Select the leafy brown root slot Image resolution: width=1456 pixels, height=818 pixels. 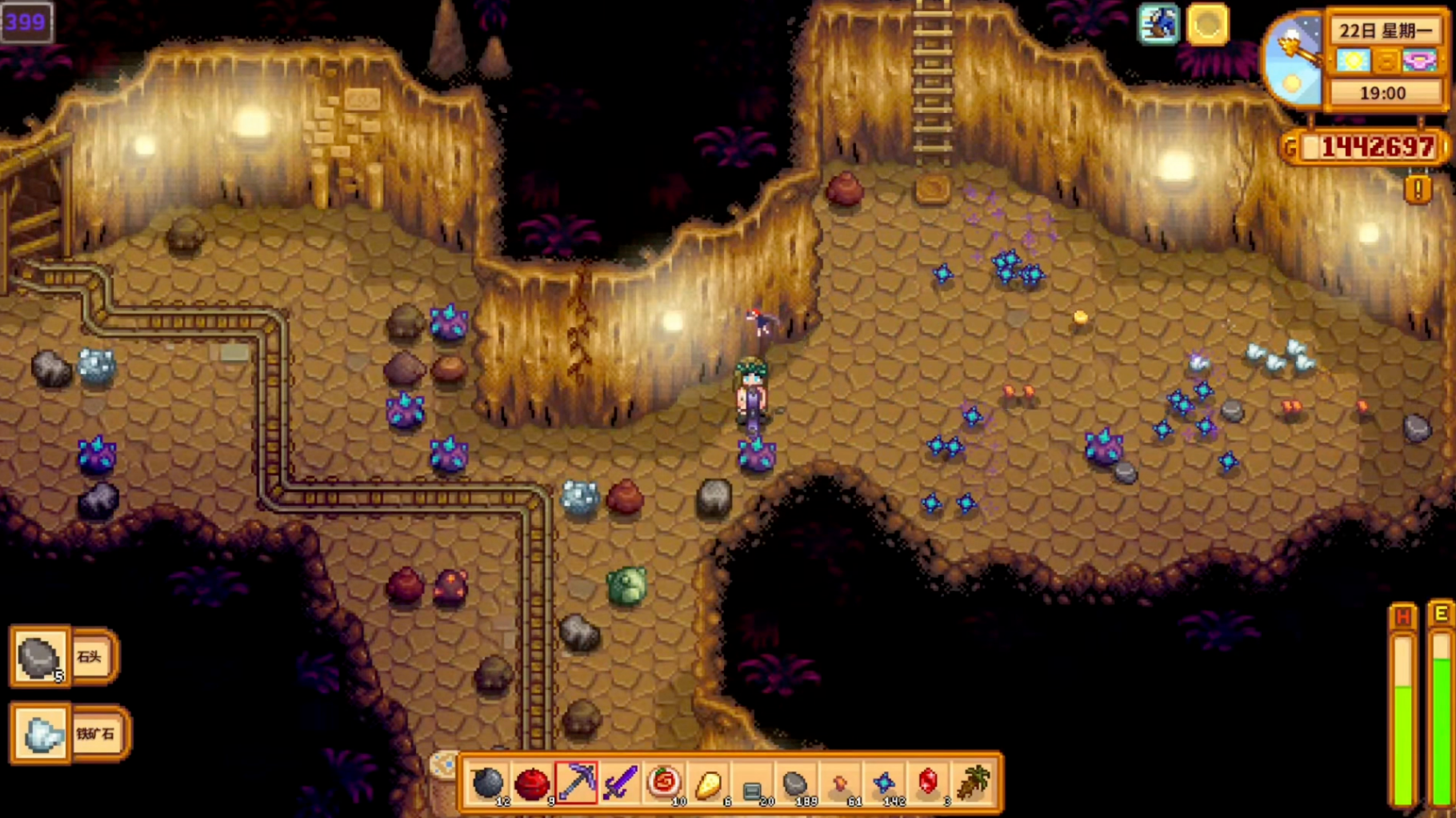coord(973,783)
